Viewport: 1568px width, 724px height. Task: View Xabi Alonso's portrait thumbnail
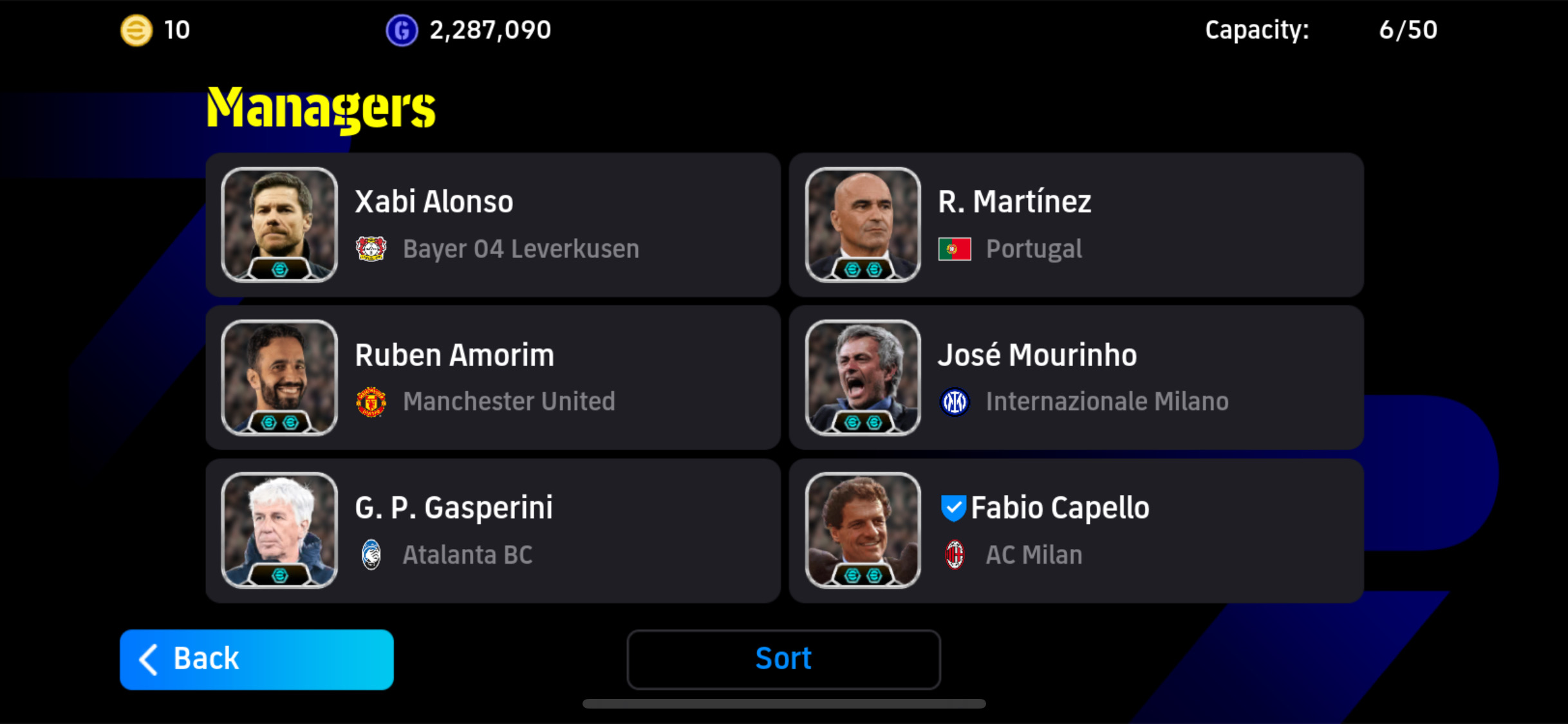(279, 225)
